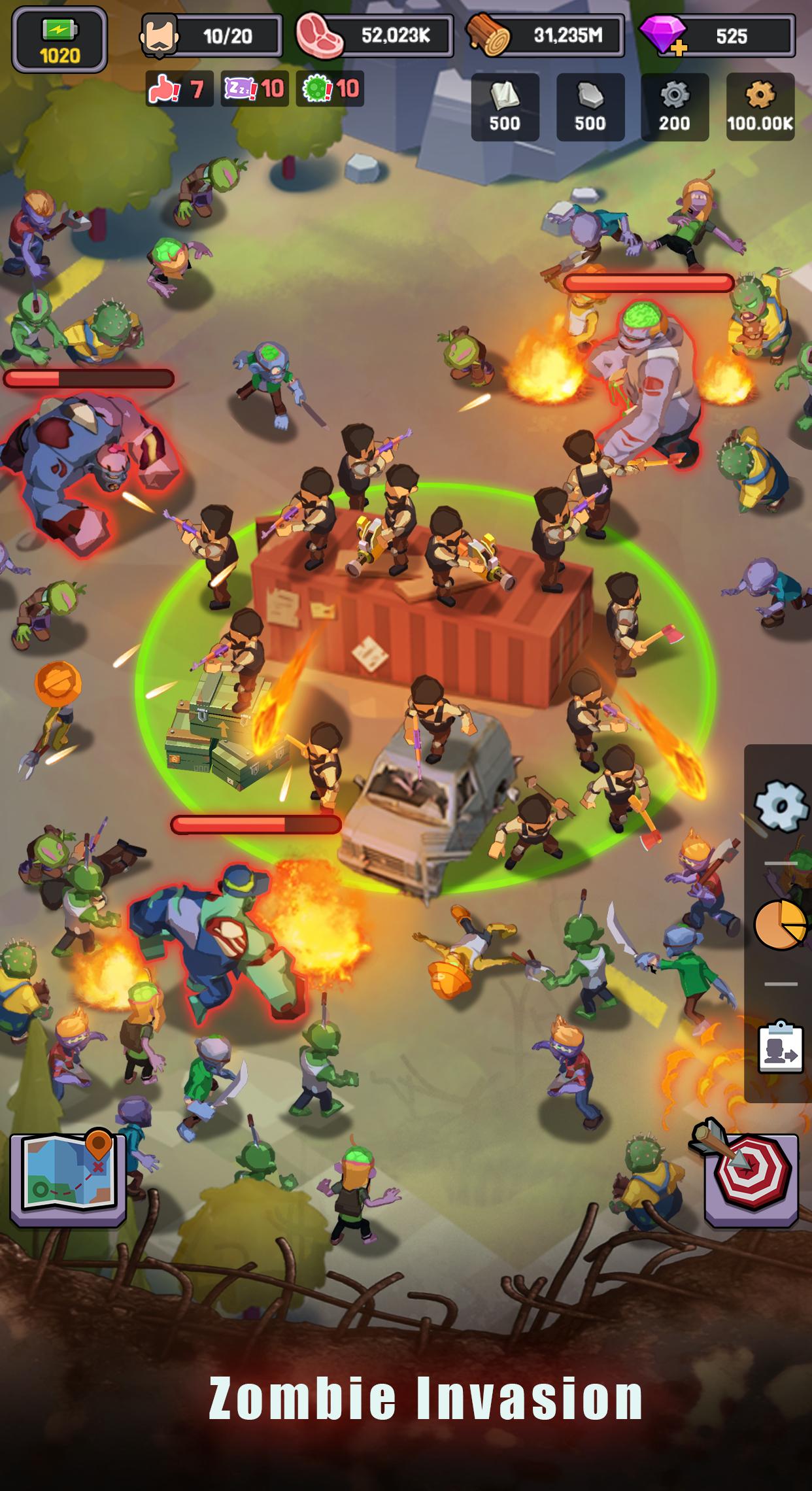This screenshot has height=1491, width=812.
Task: Open the green virus sickness alert
Action: pos(330,88)
